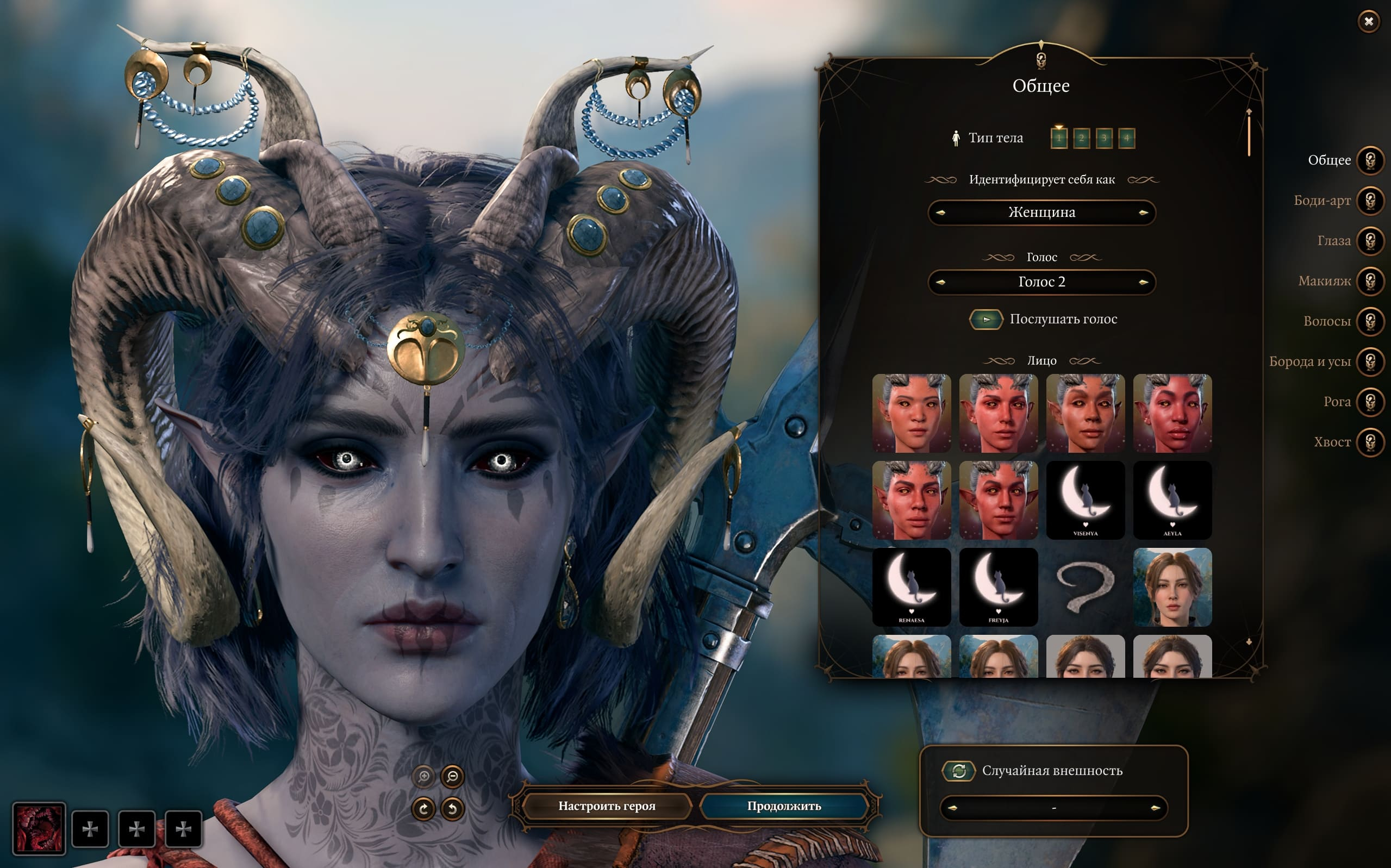The image size is (1391, 868).
Task: Switch identity to next option after Женщина
Action: click(x=1143, y=213)
